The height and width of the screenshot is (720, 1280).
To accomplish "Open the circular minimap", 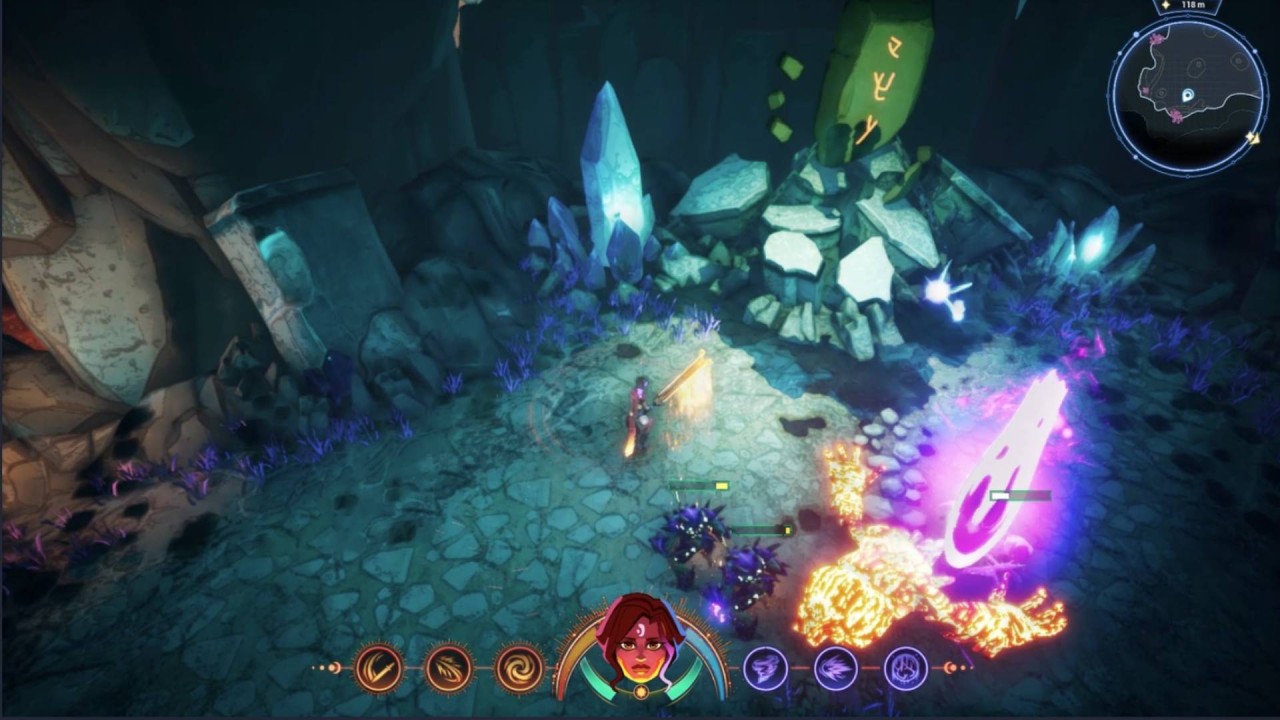I will 1187,93.
